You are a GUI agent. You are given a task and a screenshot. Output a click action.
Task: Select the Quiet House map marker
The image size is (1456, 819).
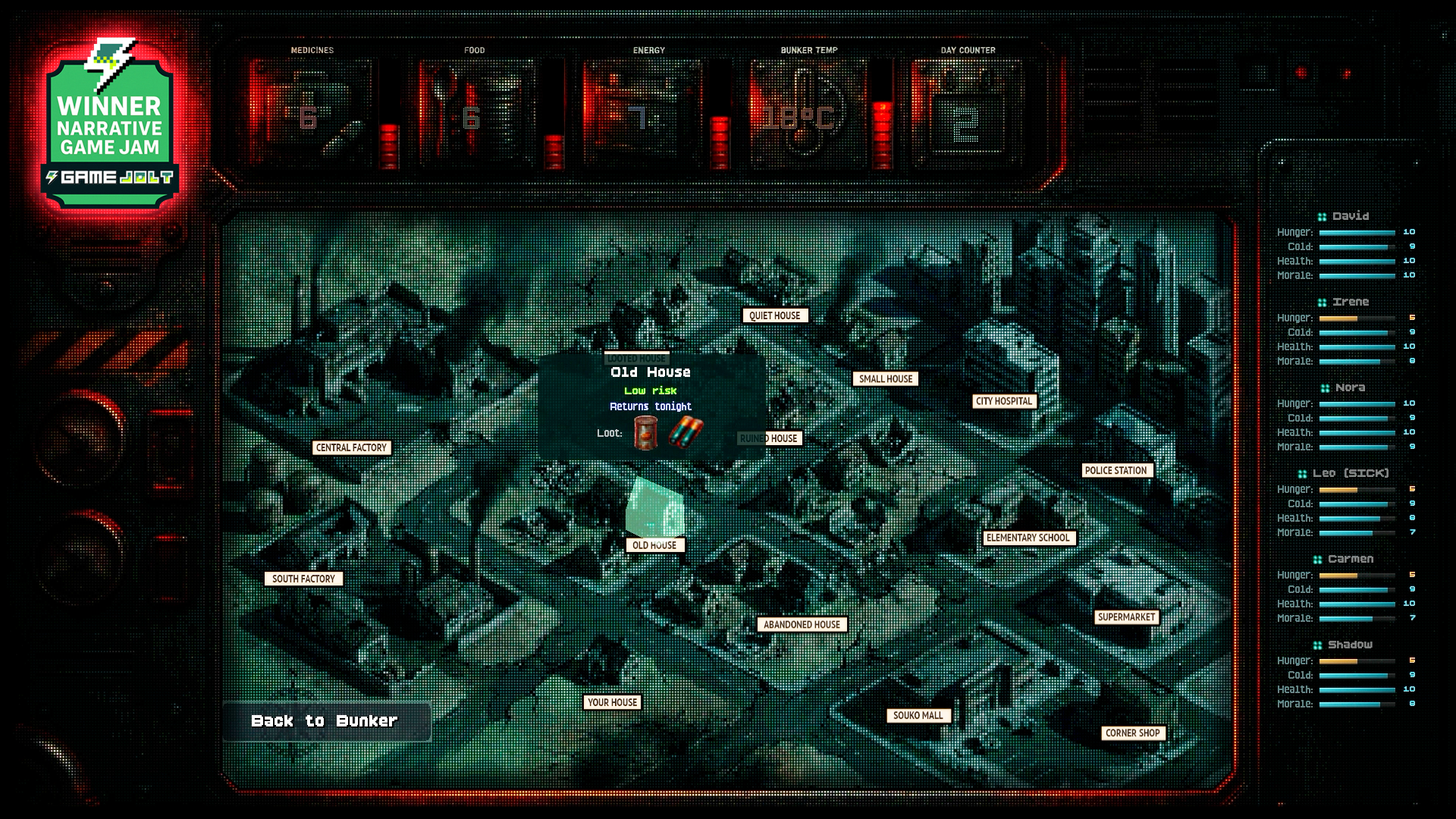(x=774, y=315)
